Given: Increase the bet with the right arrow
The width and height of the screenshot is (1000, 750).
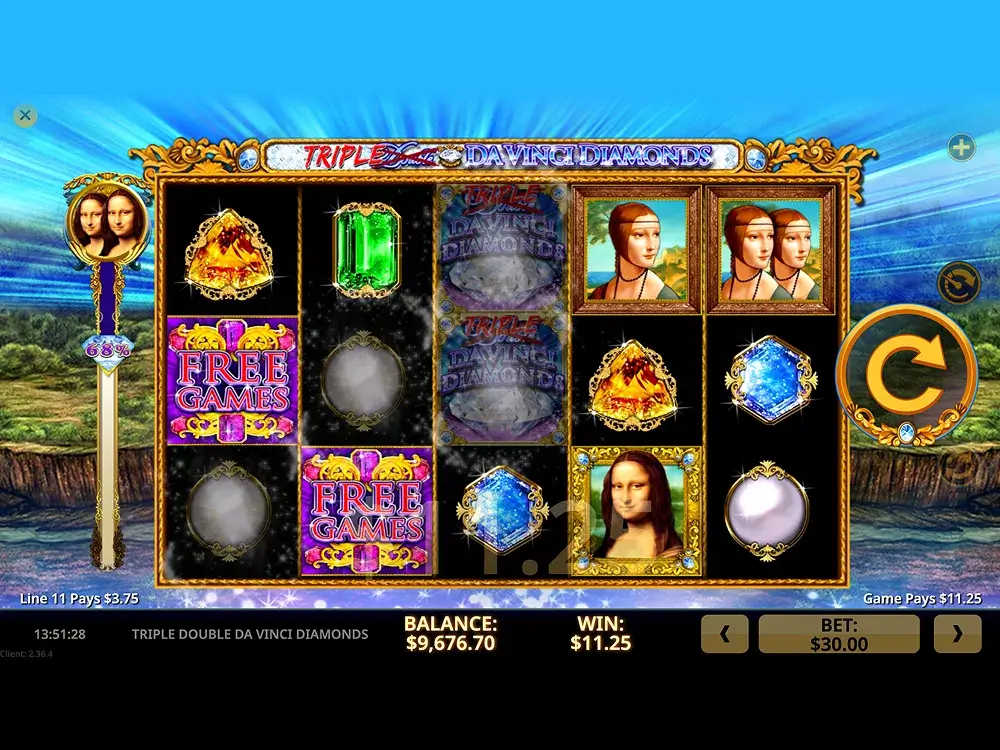Looking at the screenshot, I should point(957,634).
